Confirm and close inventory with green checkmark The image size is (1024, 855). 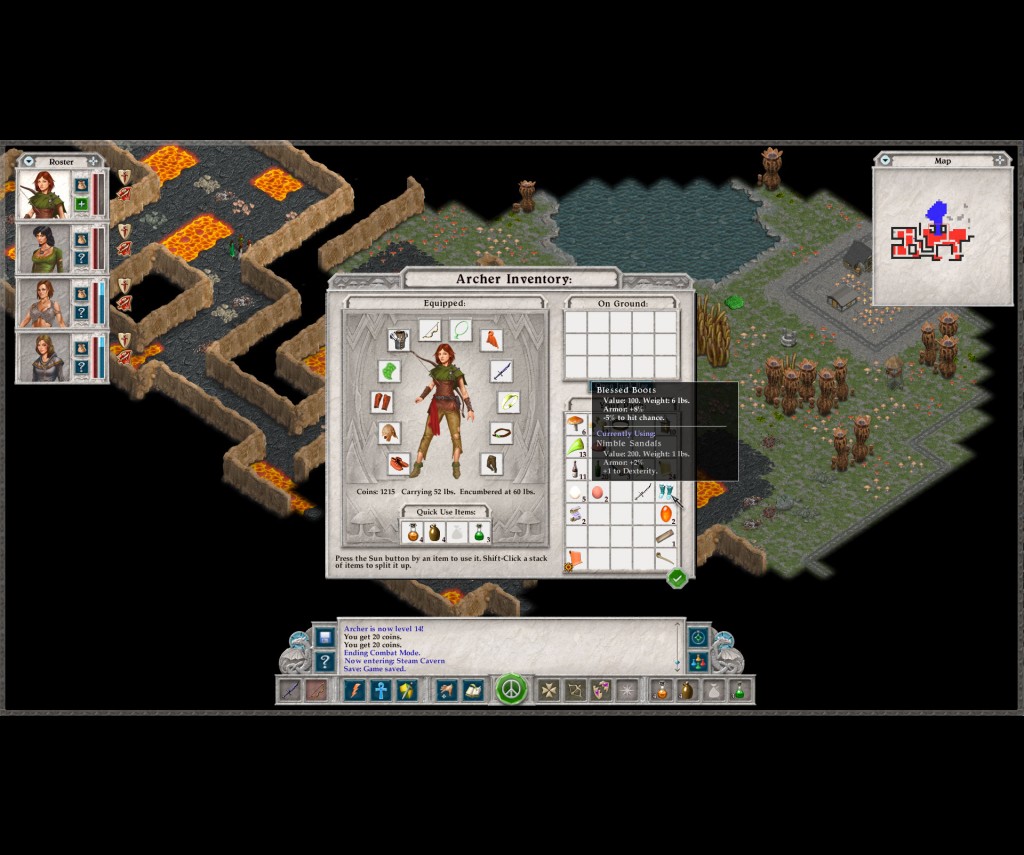(677, 578)
